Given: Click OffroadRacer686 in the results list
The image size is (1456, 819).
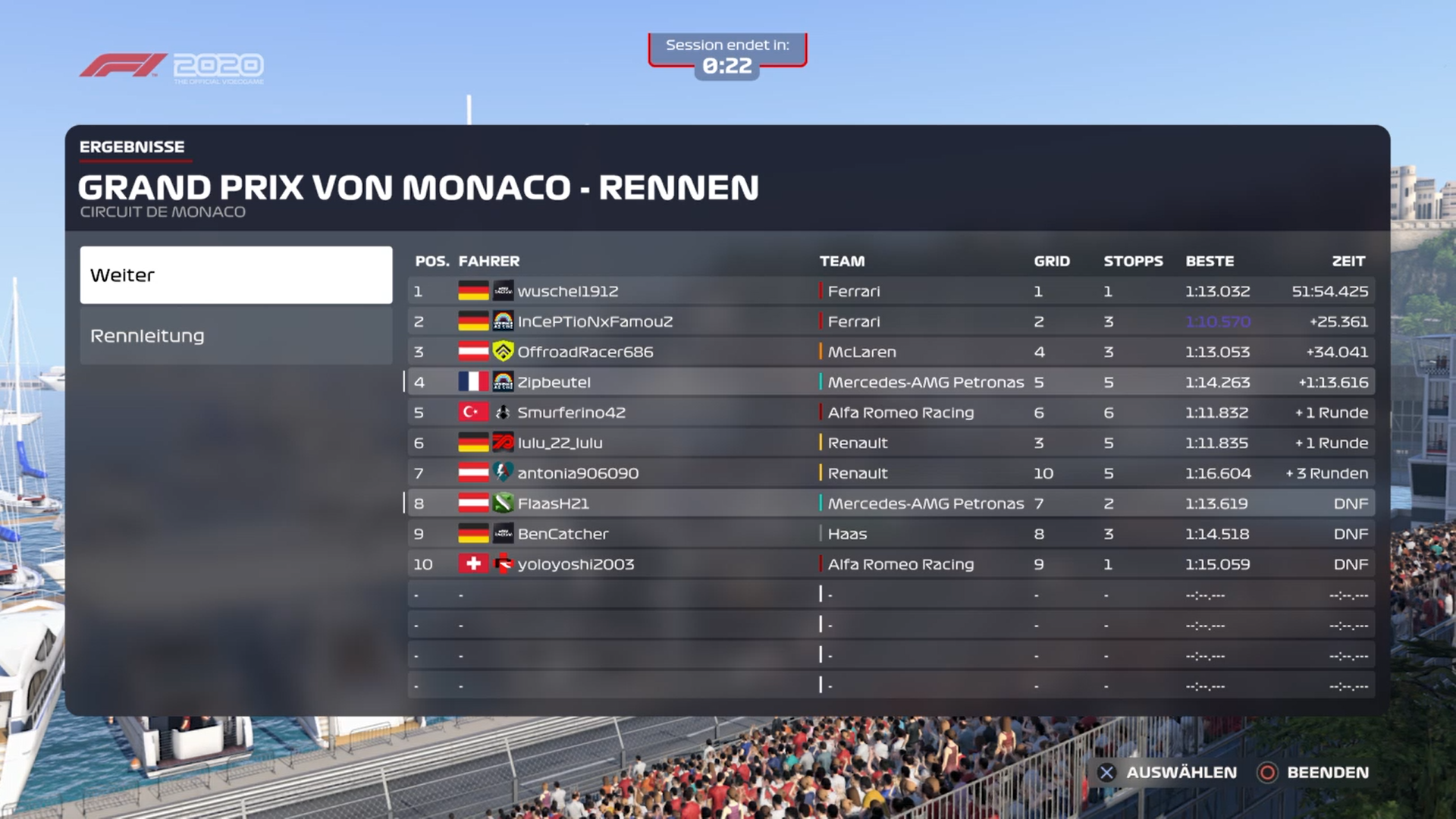Looking at the screenshot, I should [890, 352].
